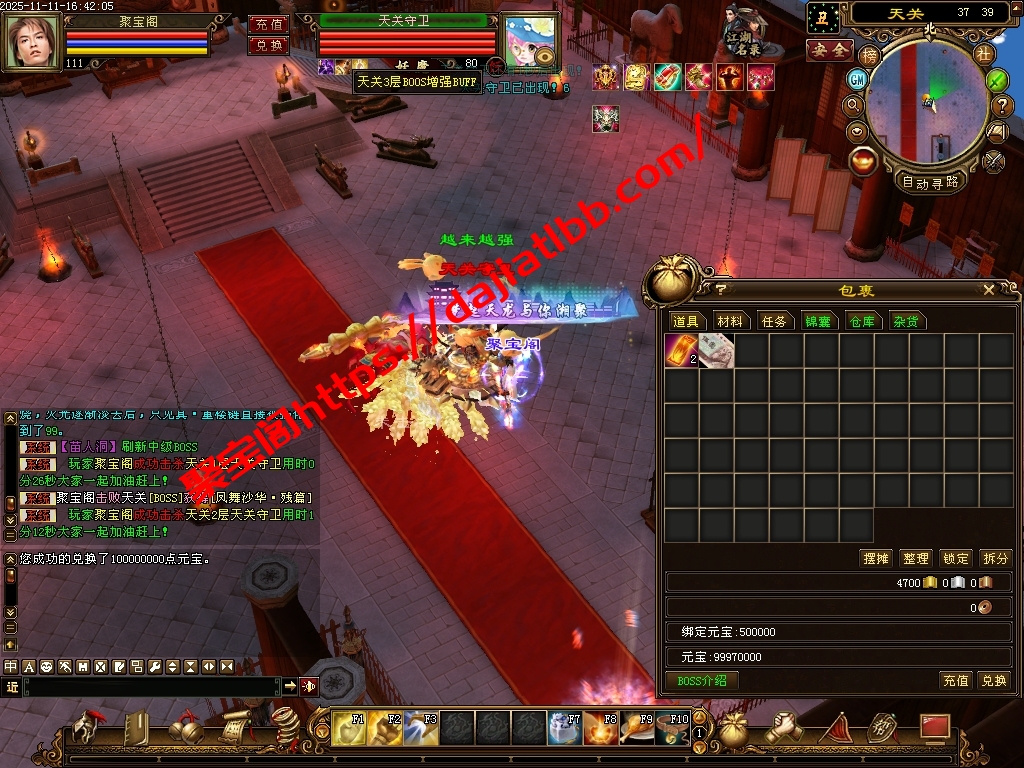Click the GM button beside minimap
Screen dimensions: 1024x768
(x=857, y=79)
